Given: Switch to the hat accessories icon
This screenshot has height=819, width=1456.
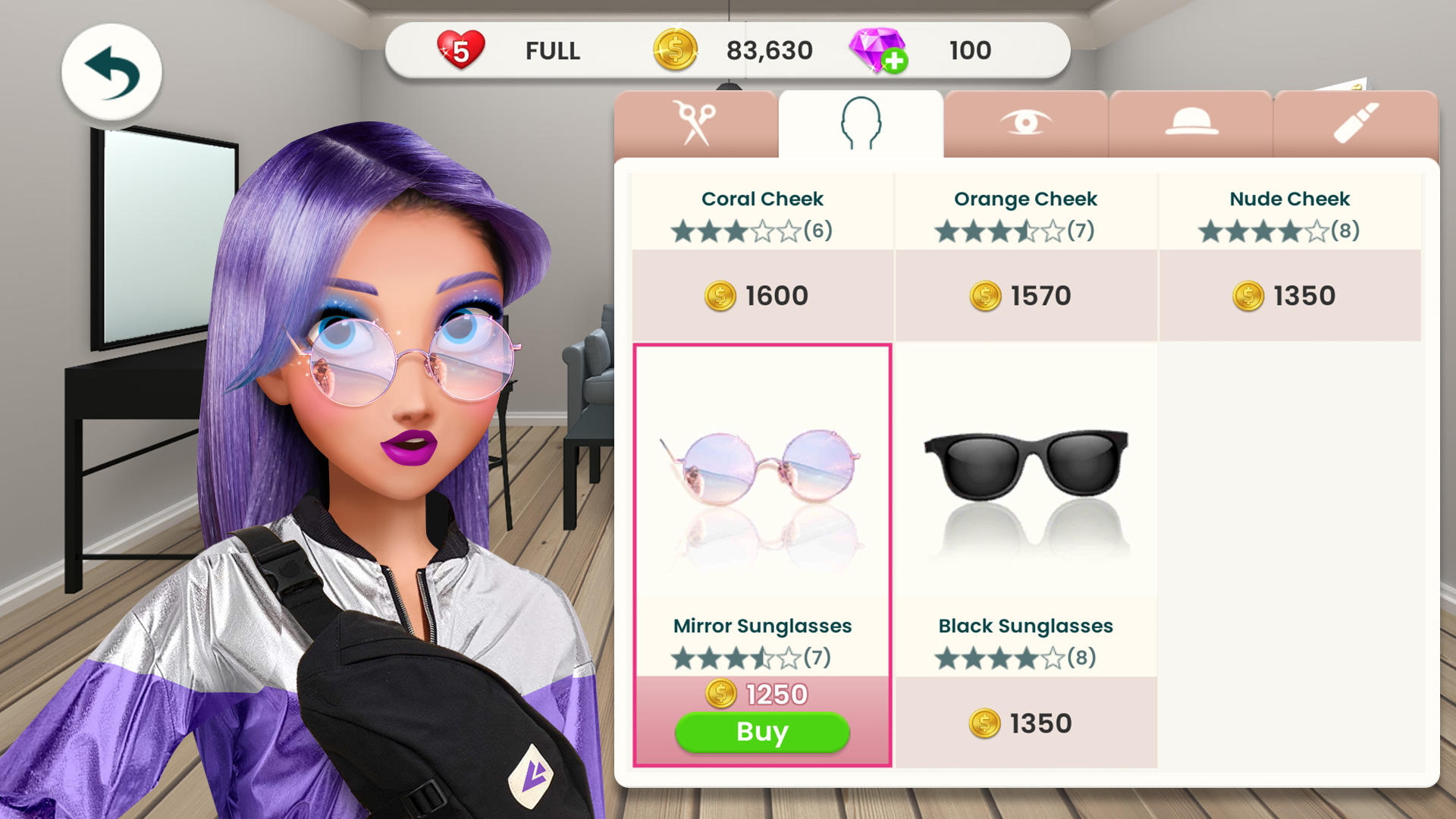Looking at the screenshot, I should click(x=1191, y=121).
